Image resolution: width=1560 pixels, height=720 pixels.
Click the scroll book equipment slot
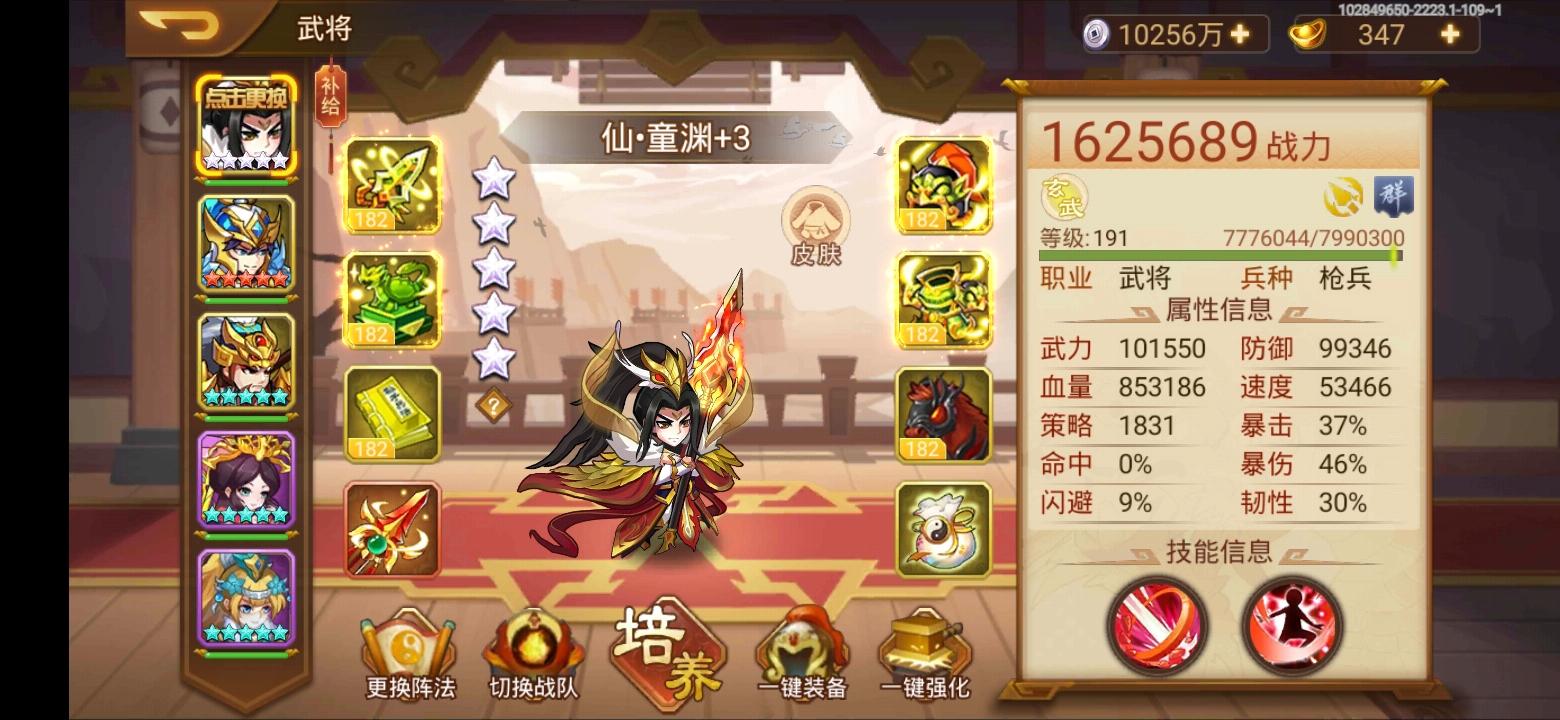coord(391,412)
